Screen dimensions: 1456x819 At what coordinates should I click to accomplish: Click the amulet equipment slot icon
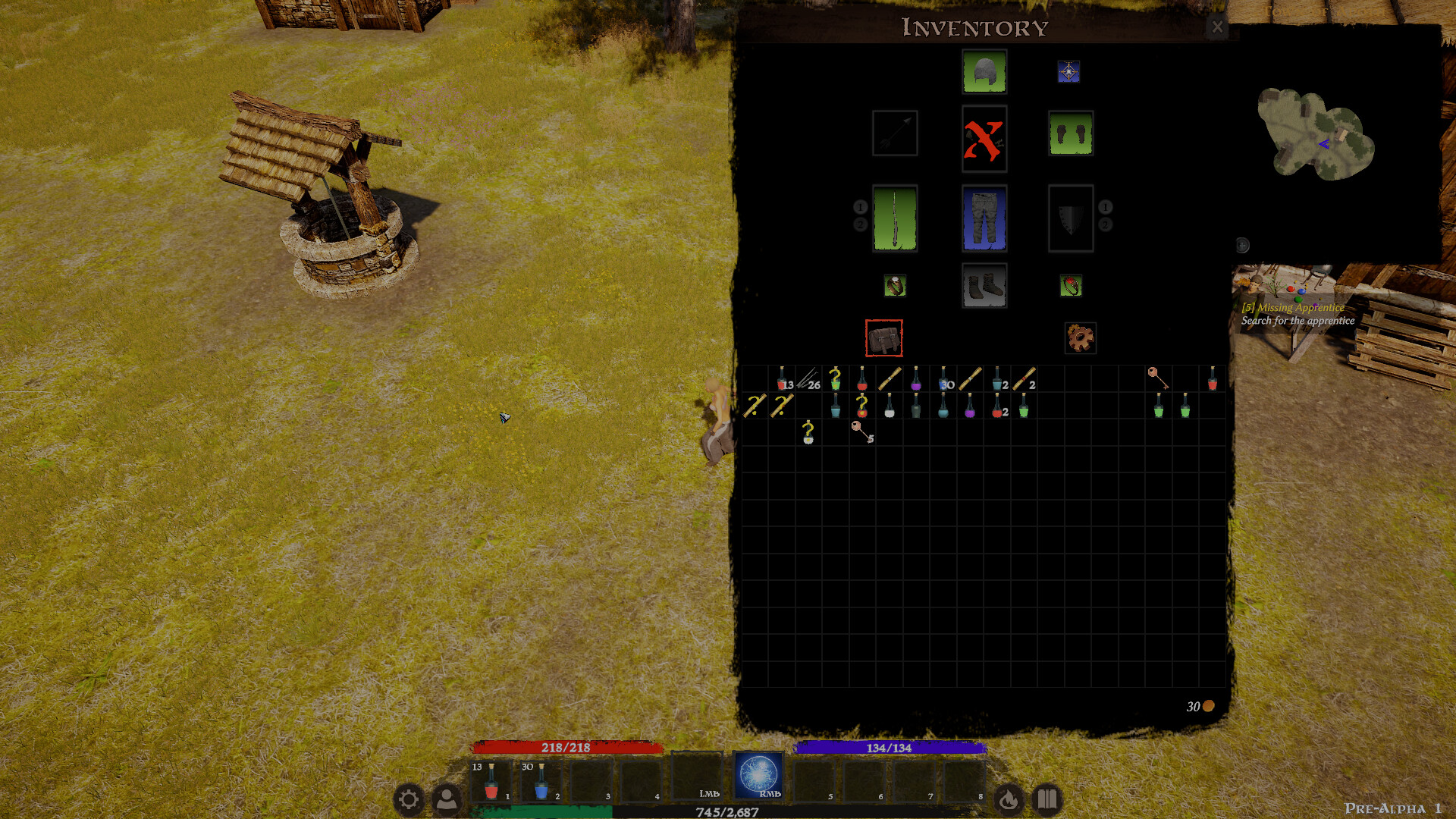tap(1069, 71)
